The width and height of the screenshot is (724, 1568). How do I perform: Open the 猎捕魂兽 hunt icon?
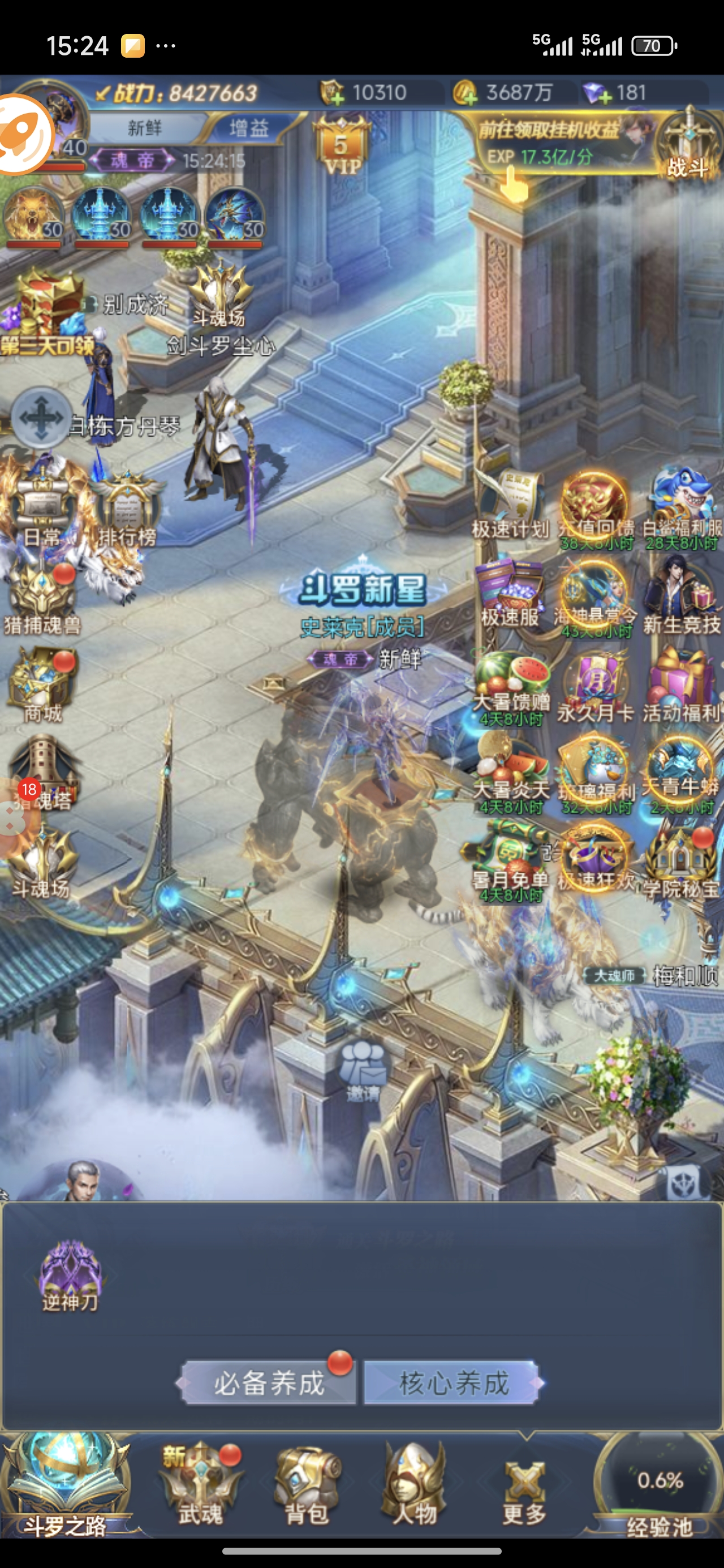41,600
